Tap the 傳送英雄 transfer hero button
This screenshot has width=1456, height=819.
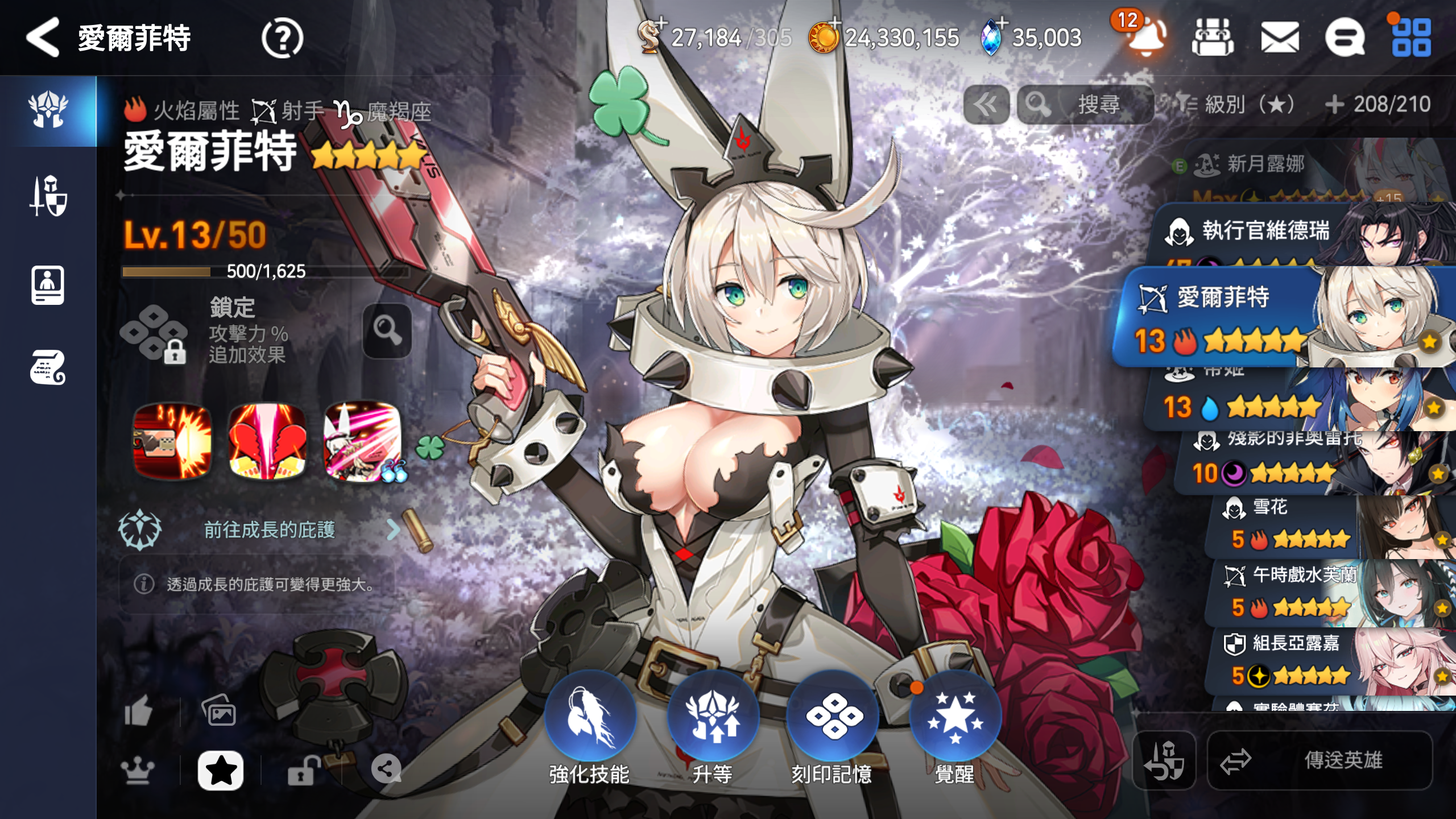(1319, 760)
